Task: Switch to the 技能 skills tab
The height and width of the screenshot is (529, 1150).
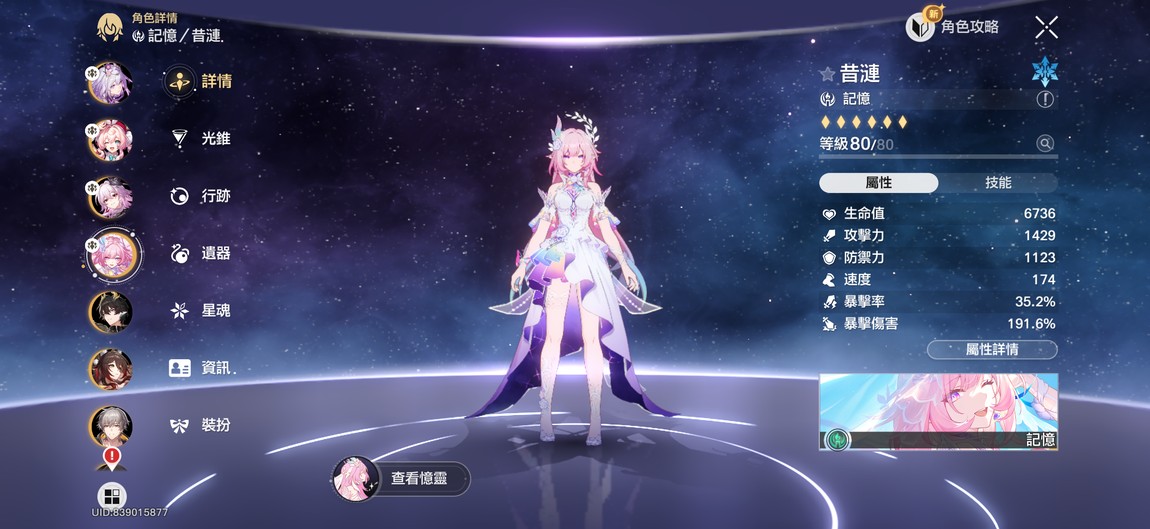Action: coord(998,183)
